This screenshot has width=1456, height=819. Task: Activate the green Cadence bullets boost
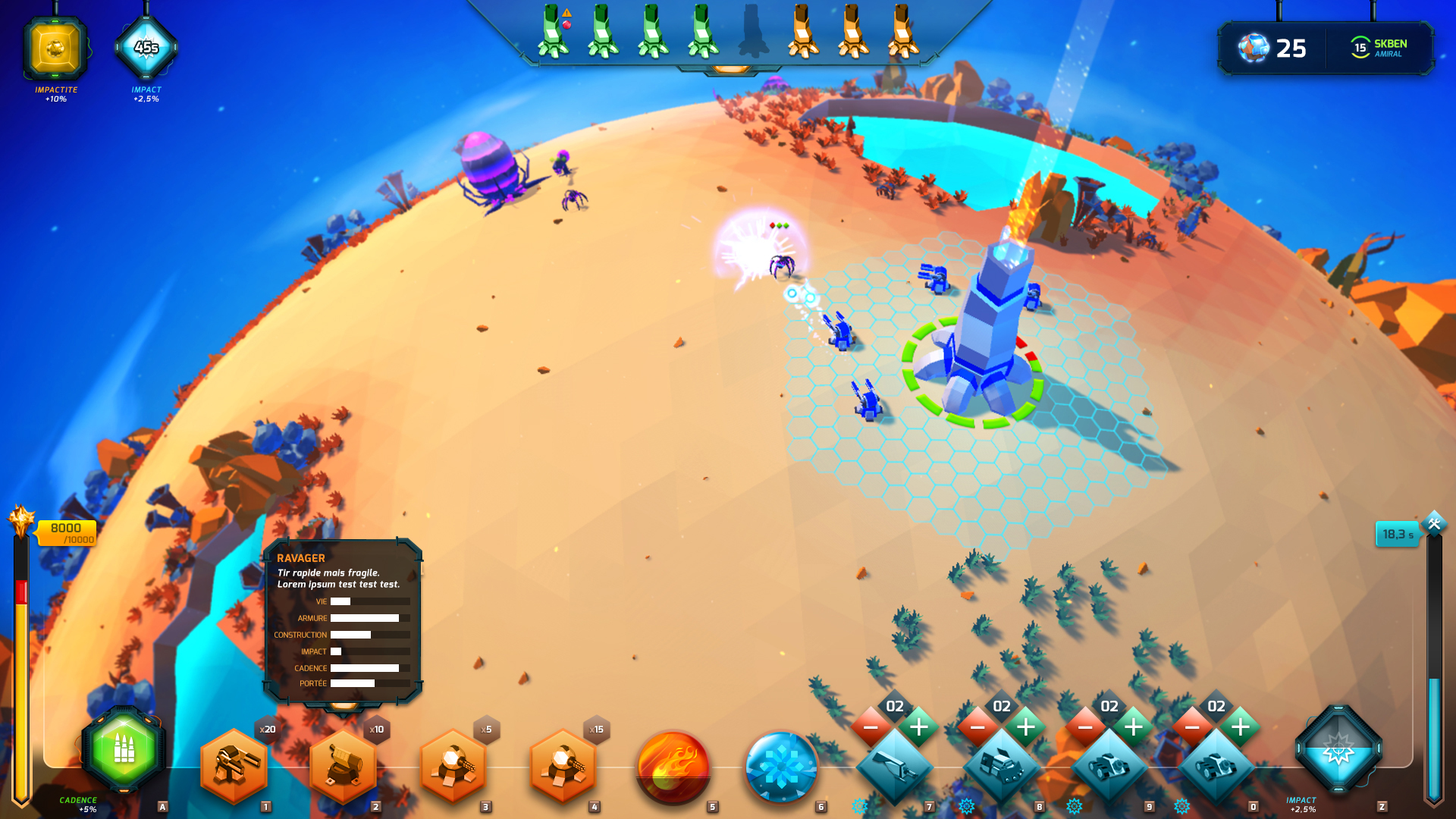(124, 749)
